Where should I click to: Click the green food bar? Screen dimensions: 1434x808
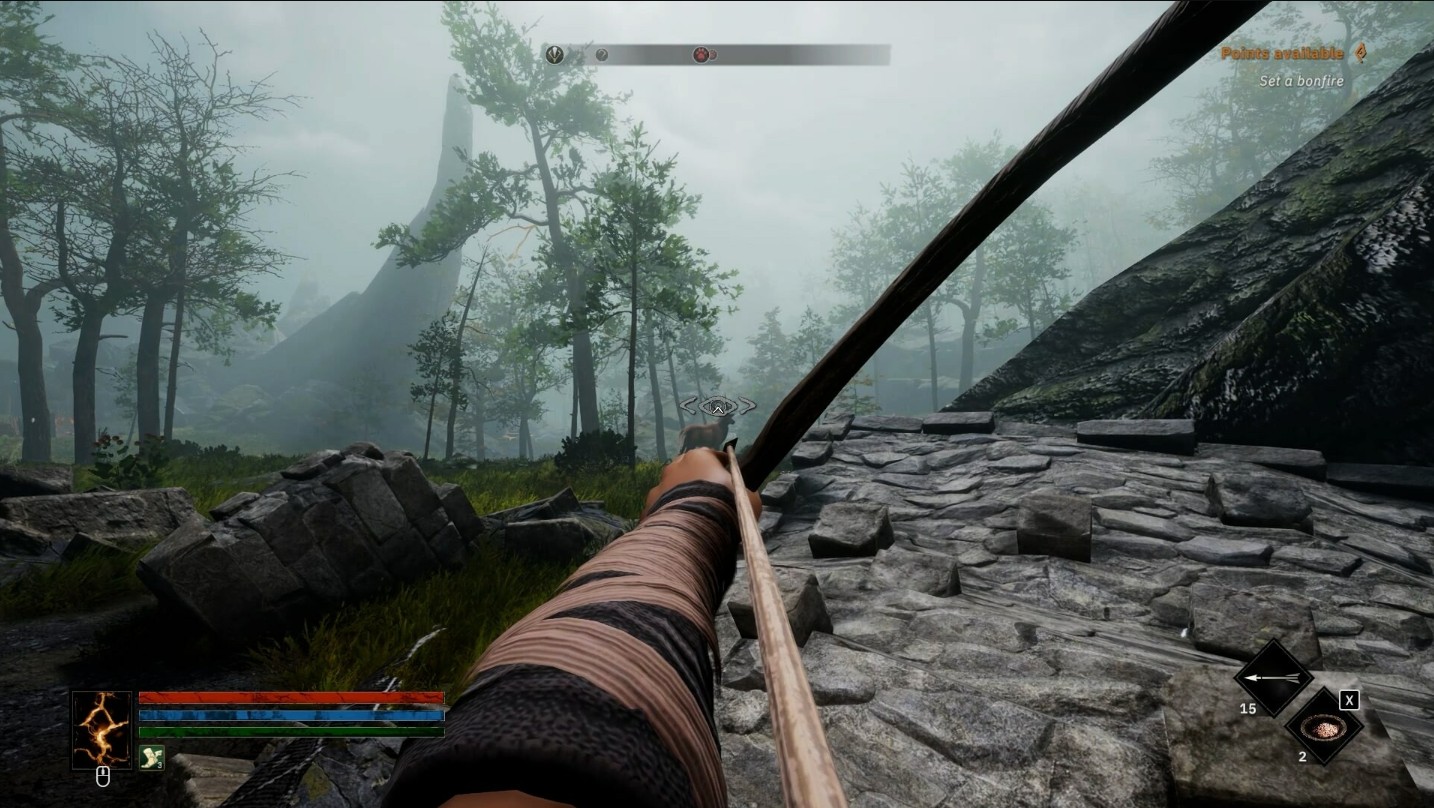pos(290,732)
